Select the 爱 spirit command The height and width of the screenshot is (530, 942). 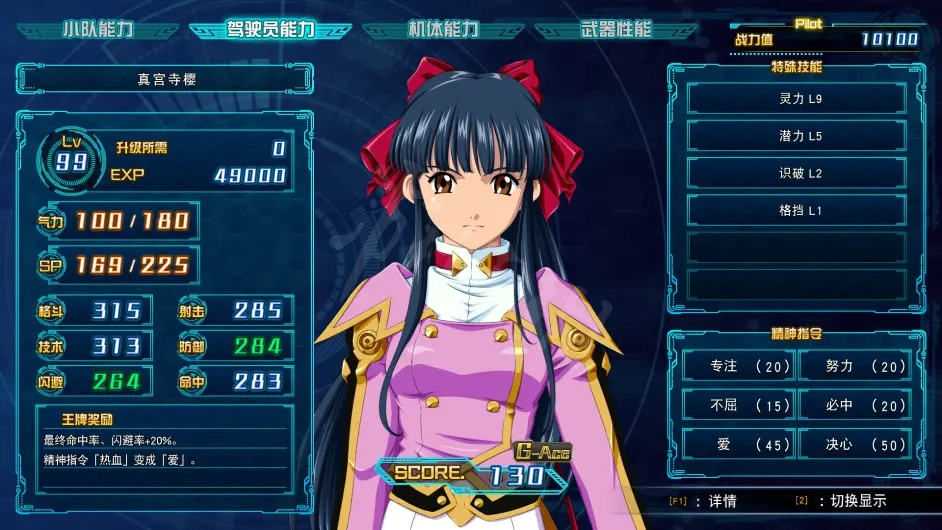click(738, 445)
